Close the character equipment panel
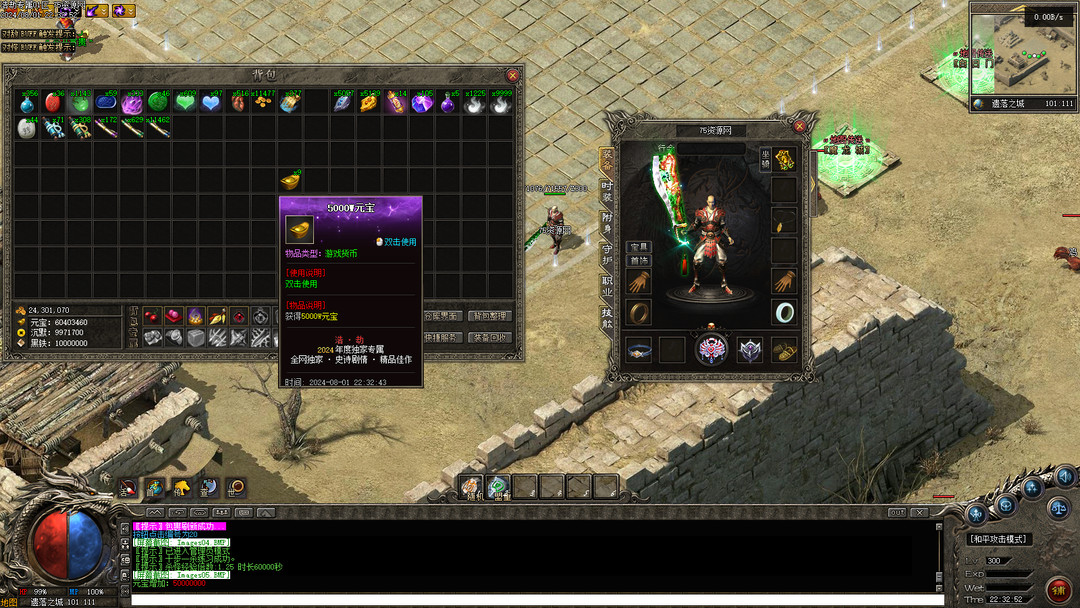Screen dimensions: 1080x608 (799, 127)
